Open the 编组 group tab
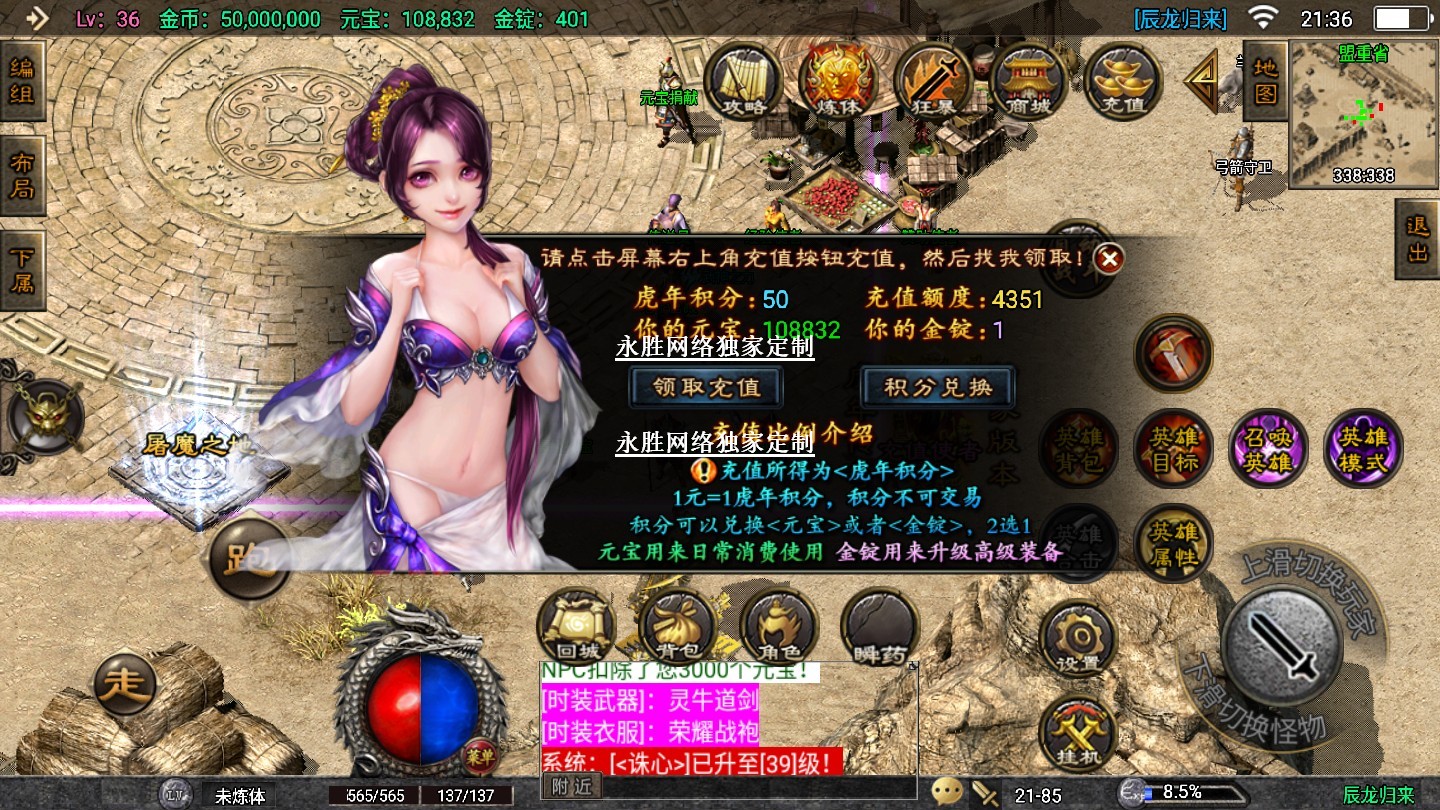 21,82
